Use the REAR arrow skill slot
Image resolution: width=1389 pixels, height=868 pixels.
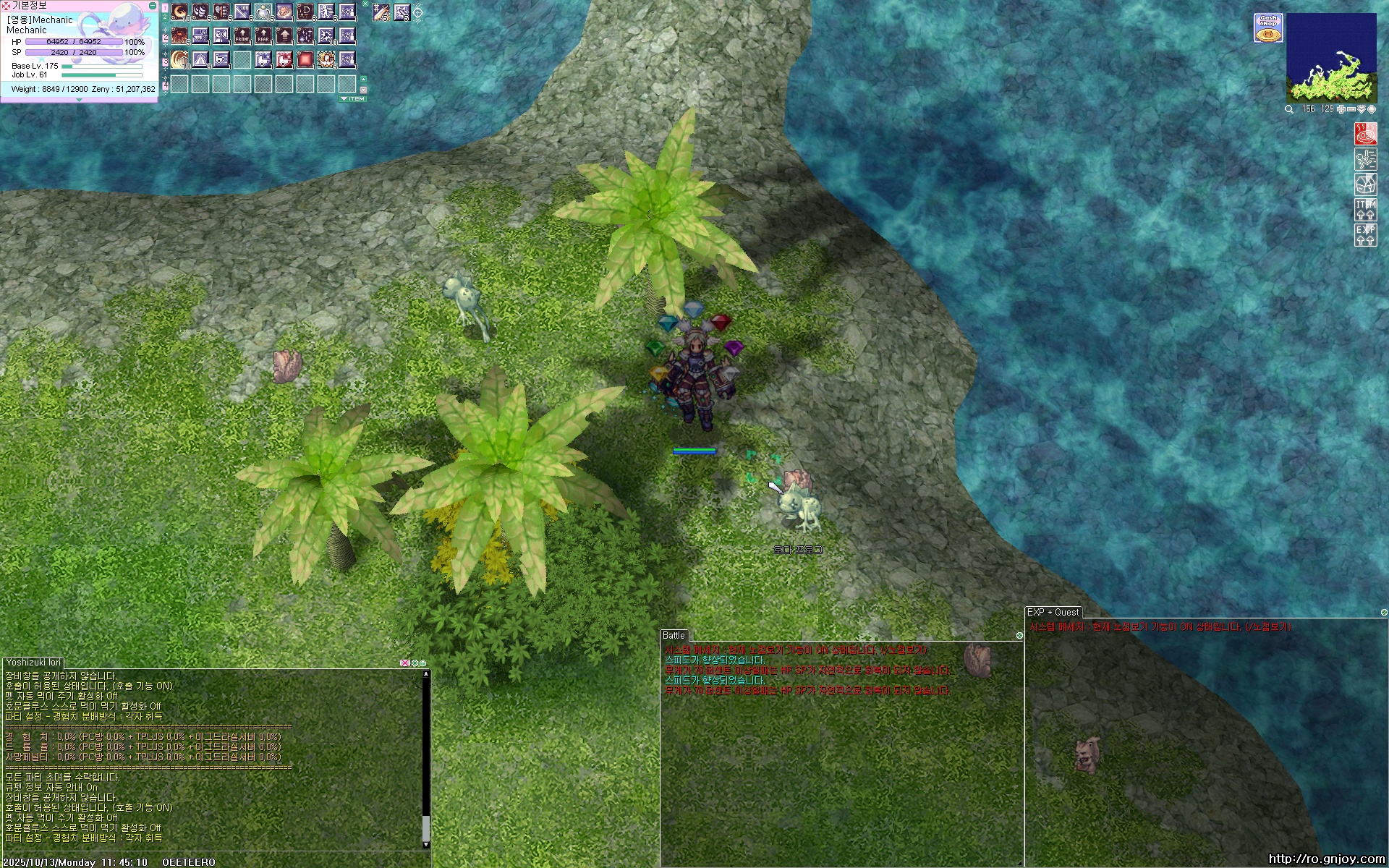(x=263, y=35)
